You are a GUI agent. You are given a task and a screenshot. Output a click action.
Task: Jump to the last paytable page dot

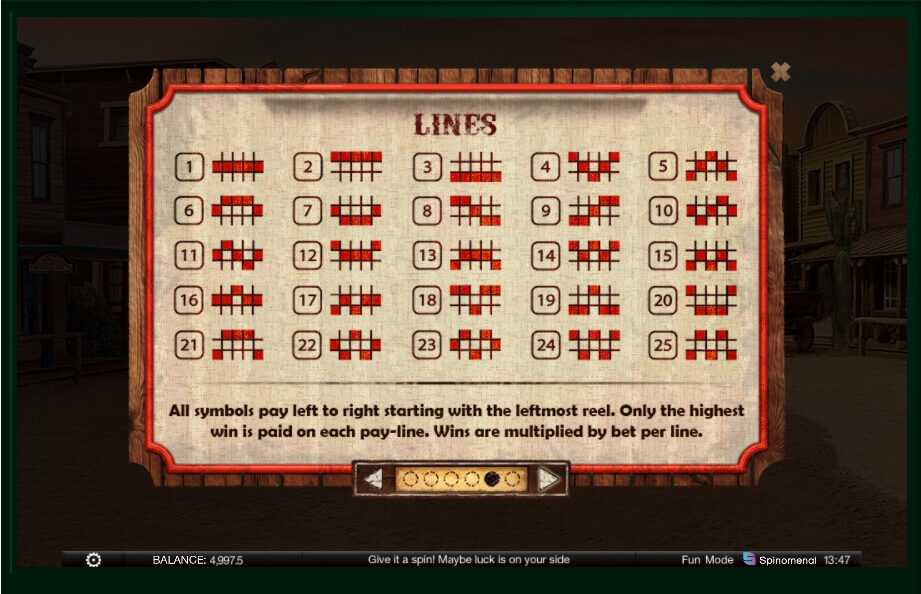[512, 479]
